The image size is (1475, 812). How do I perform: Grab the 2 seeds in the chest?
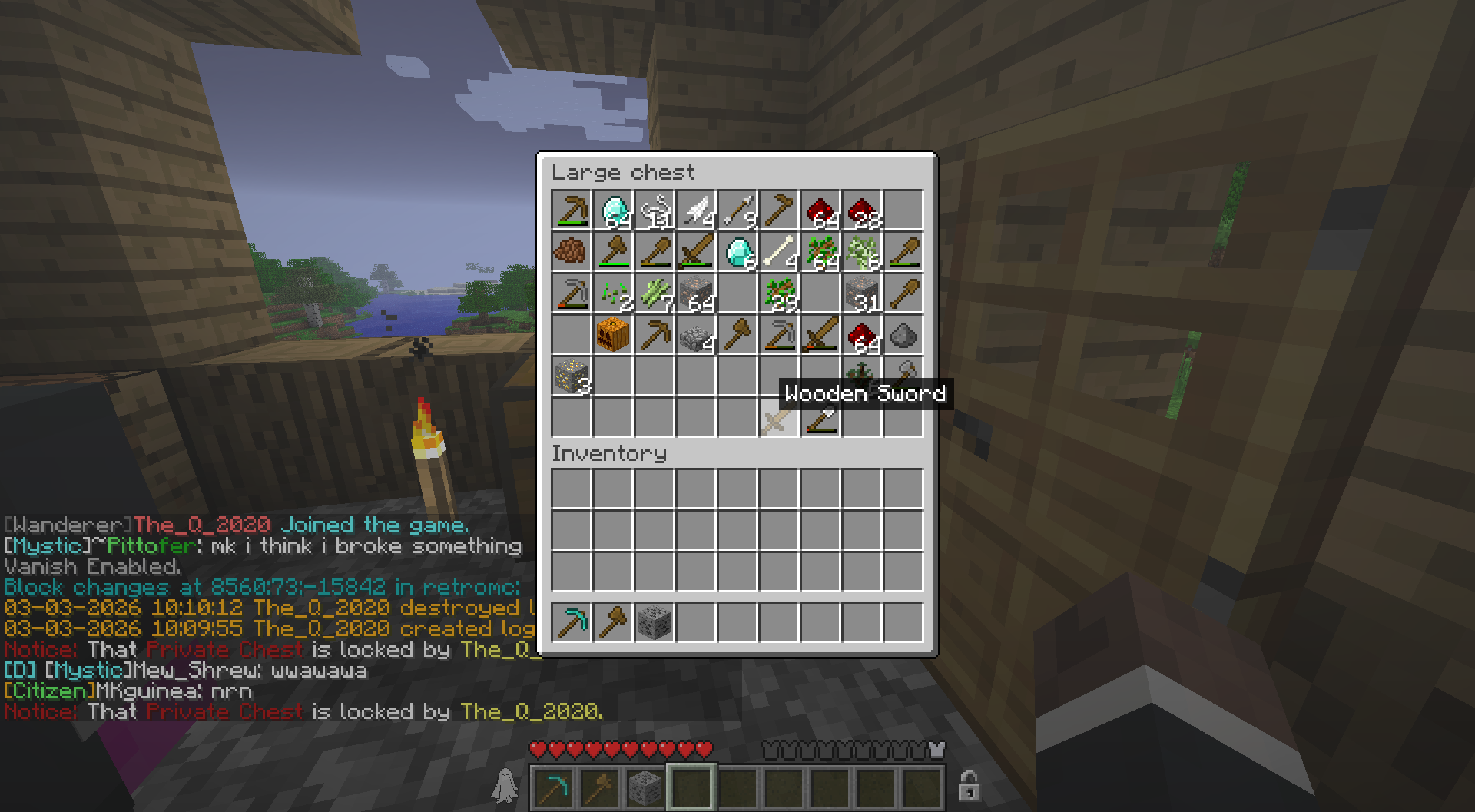(x=613, y=293)
